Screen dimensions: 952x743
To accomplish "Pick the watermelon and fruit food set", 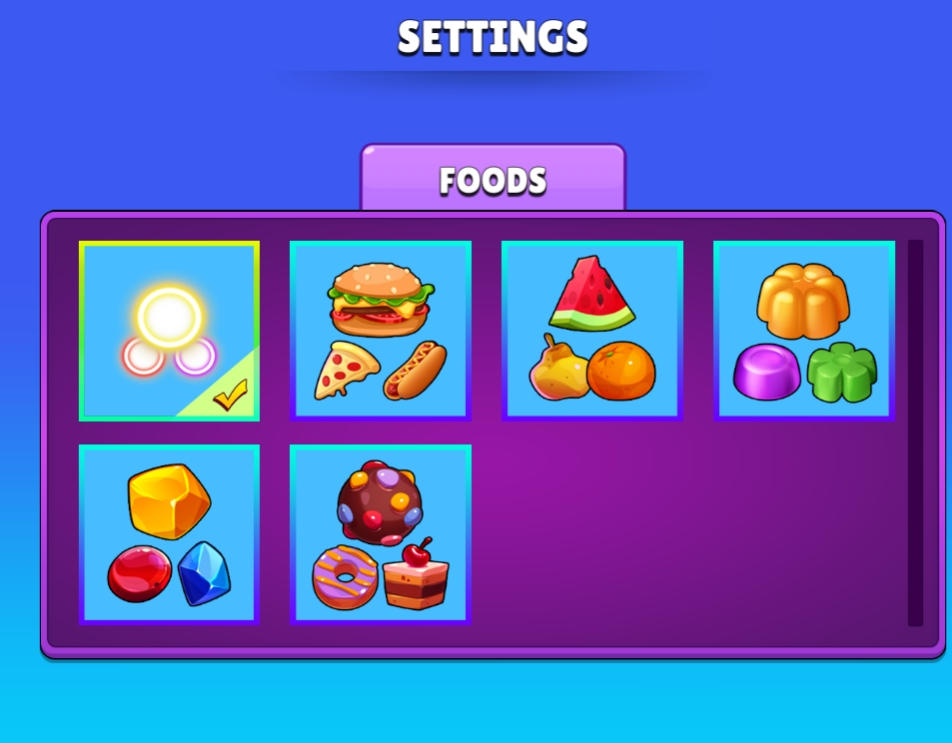I will [x=592, y=330].
